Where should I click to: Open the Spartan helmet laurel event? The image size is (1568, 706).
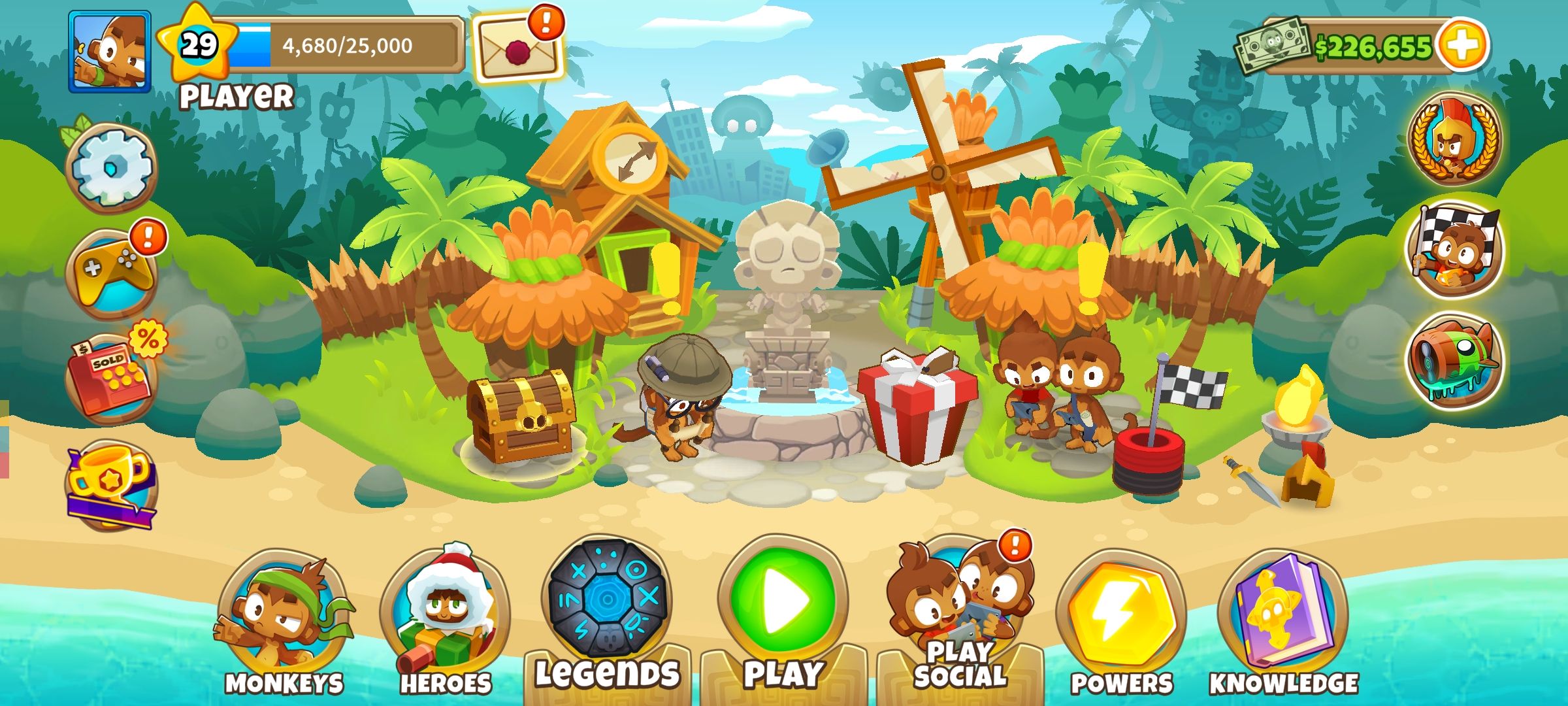pyautogui.click(x=1454, y=139)
